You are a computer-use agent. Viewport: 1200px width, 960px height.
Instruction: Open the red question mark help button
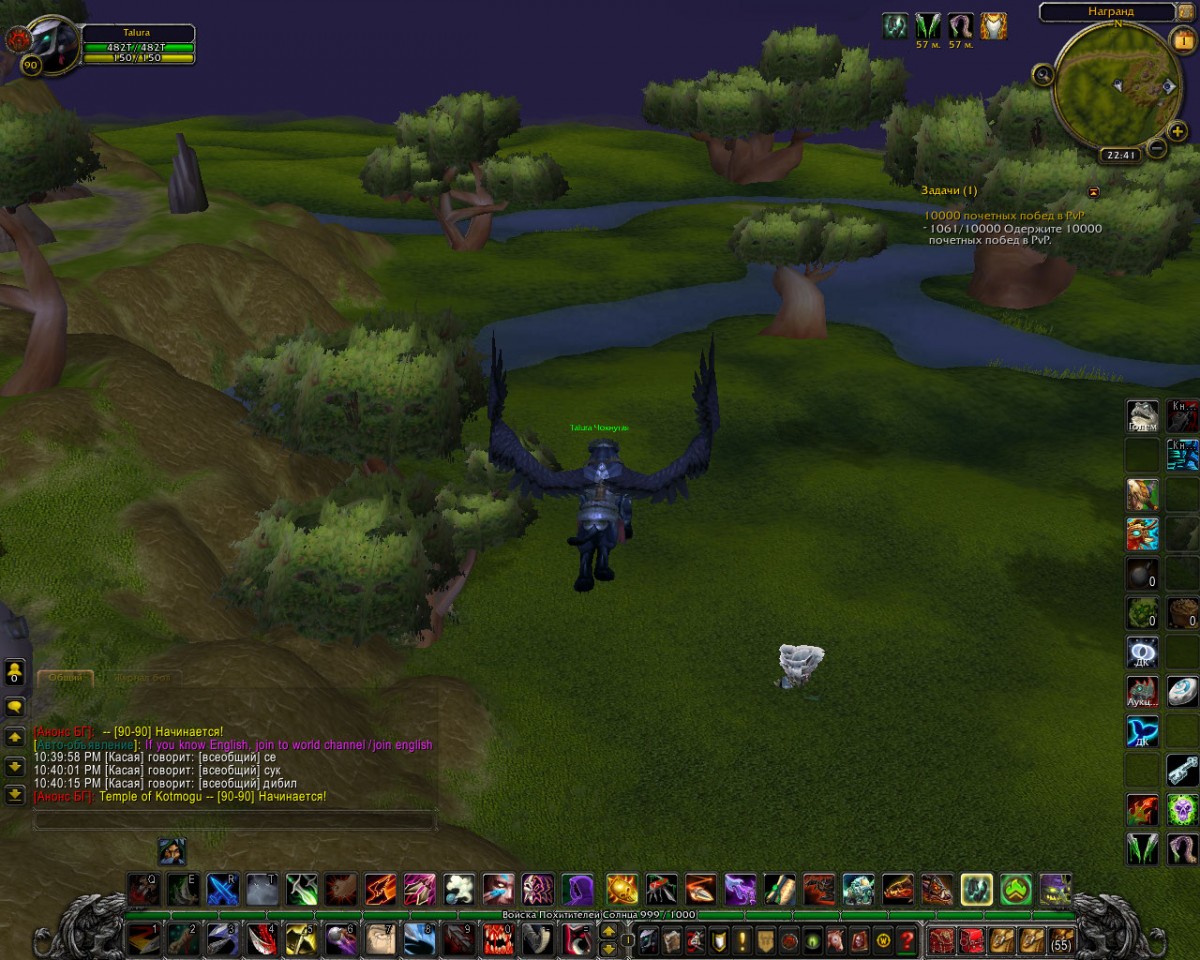coord(907,940)
